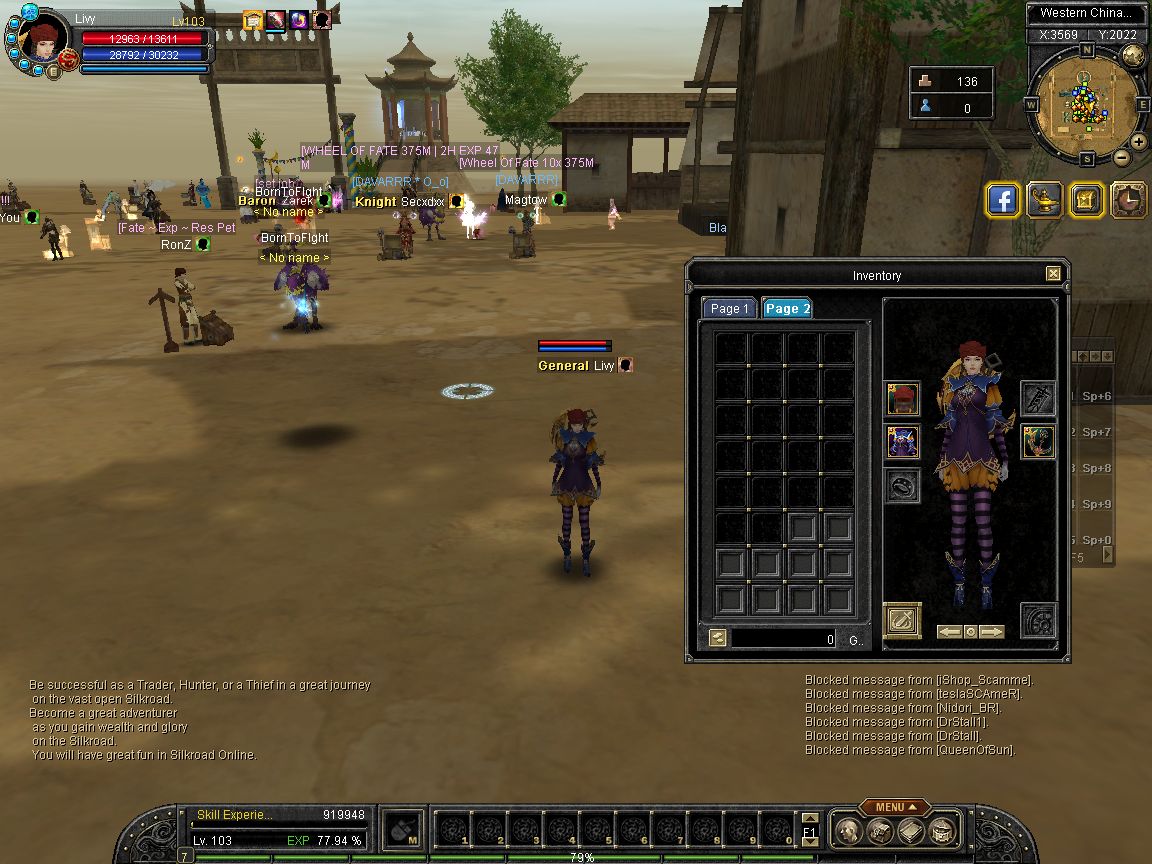Image resolution: width=1152 pixels, height=864 pixels.
Task: Open the treasure chest shortcut icon
Action: click(x=1086, y=200)
